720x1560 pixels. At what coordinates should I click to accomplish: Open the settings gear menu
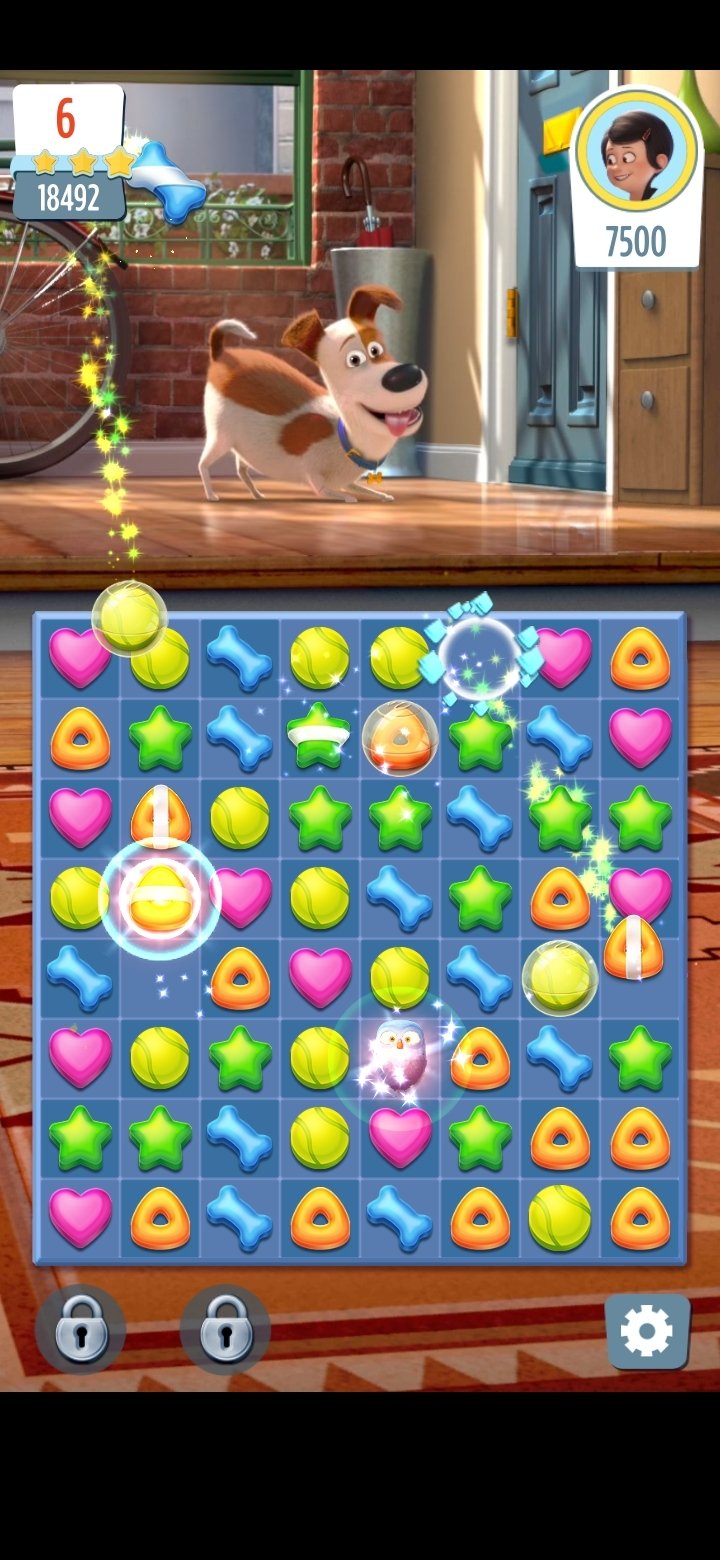pos(647,1331)
